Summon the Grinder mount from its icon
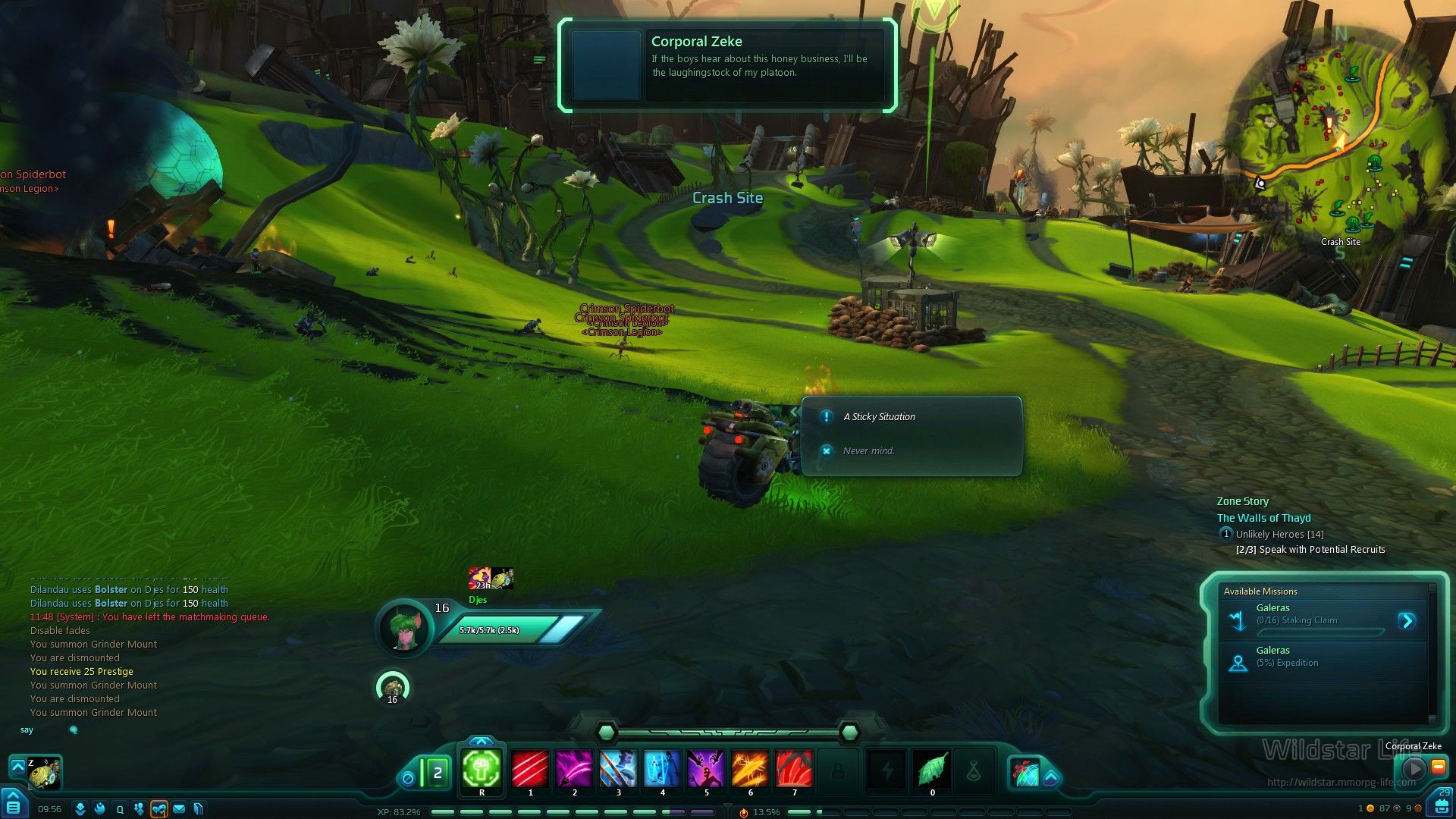Viewport: 1456px width, 819px height. tap(45, 773)
